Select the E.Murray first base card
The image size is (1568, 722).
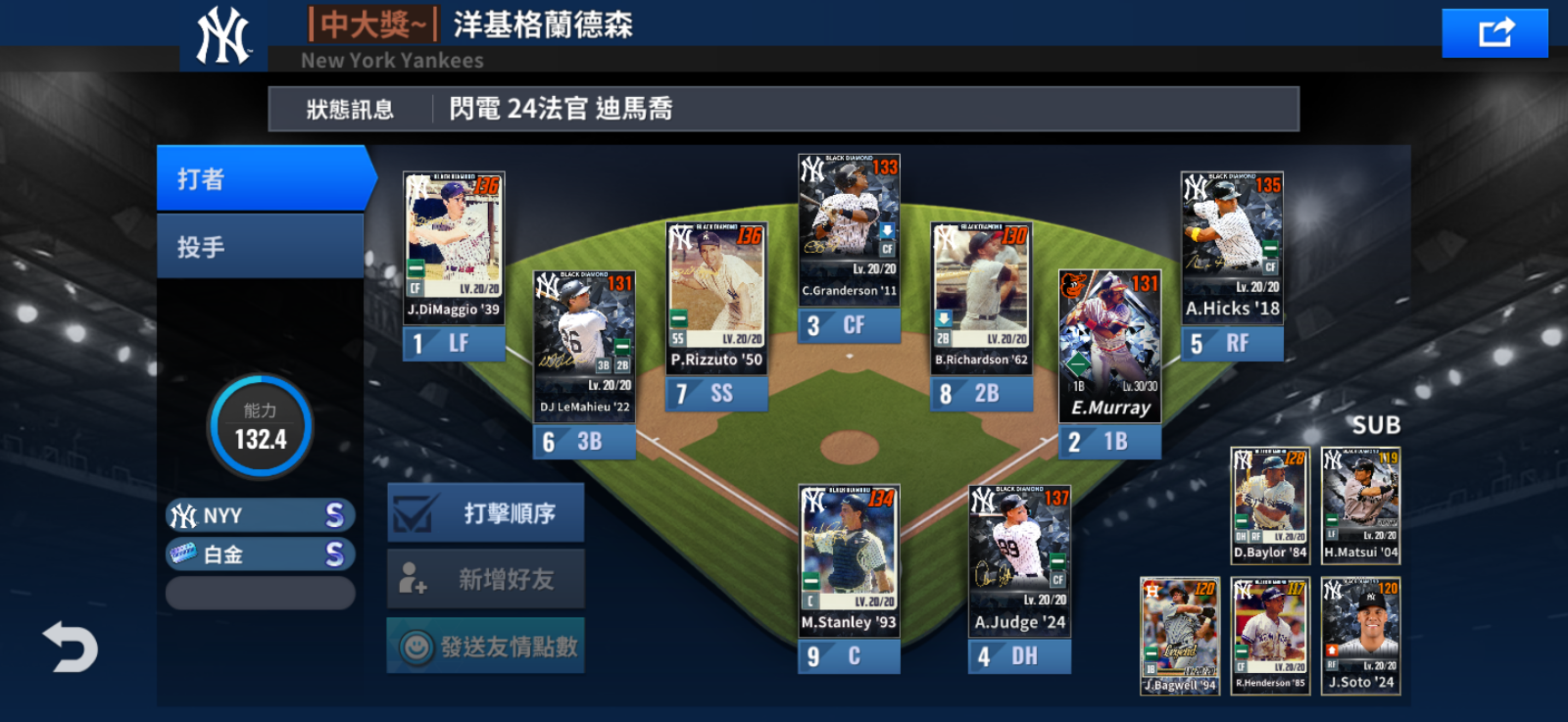1110,346
